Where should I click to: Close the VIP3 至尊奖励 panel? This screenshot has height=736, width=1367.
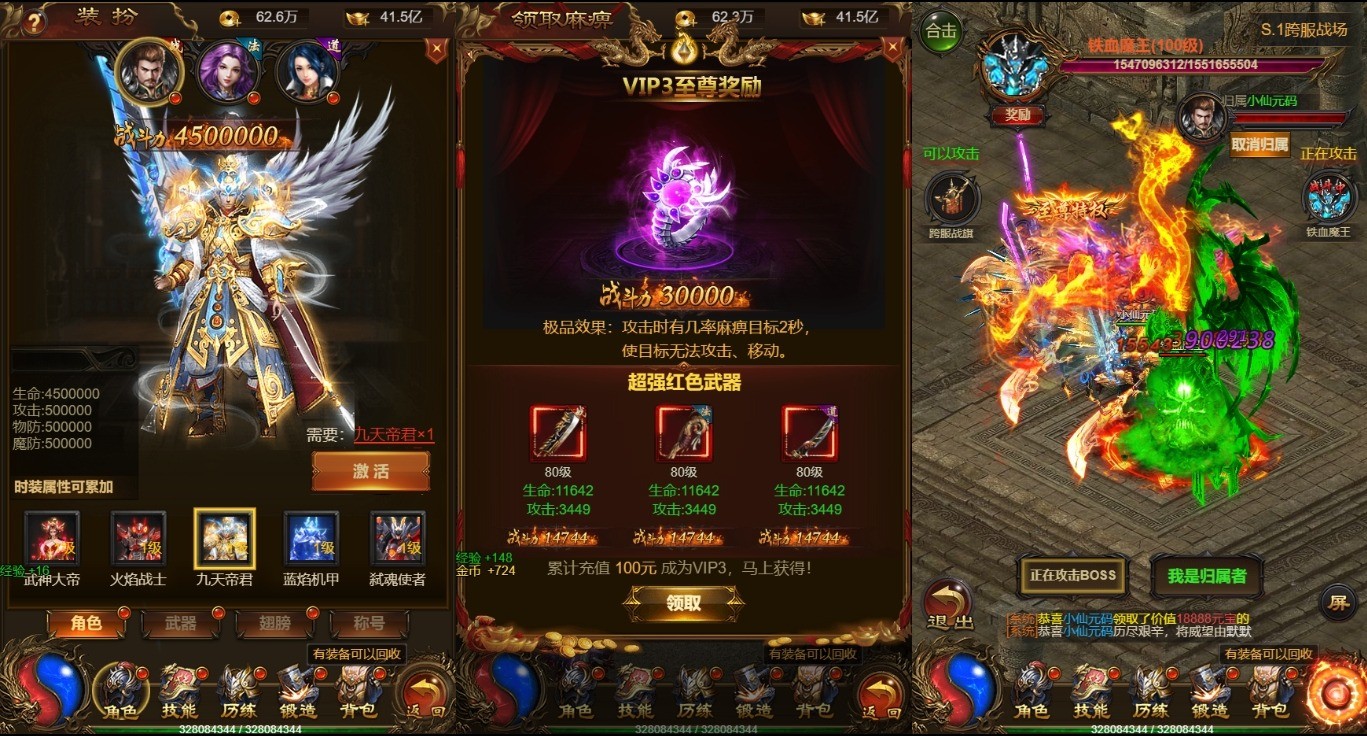890,48
